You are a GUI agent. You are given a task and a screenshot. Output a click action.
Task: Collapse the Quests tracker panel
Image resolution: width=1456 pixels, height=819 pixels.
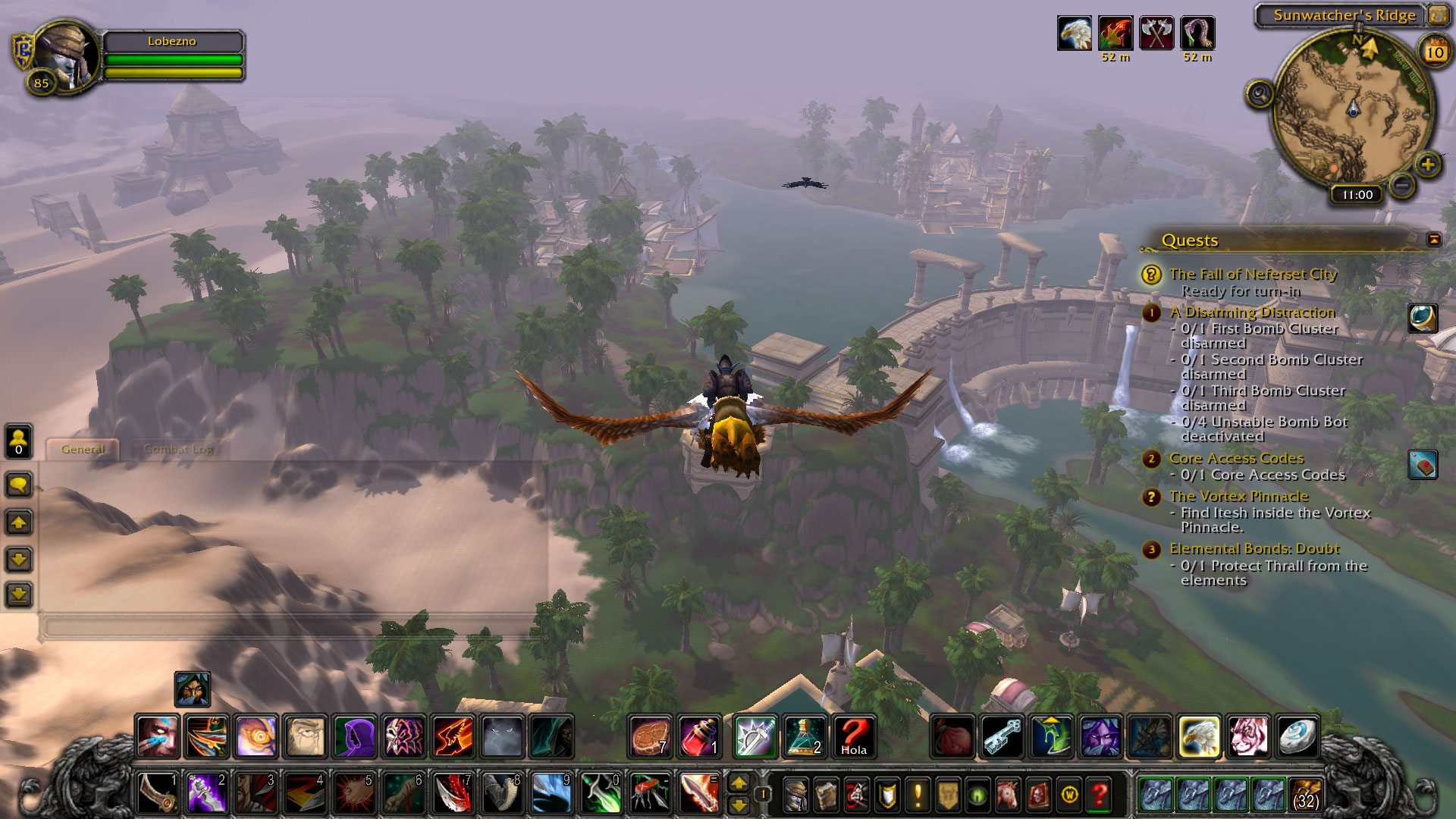1433,240
